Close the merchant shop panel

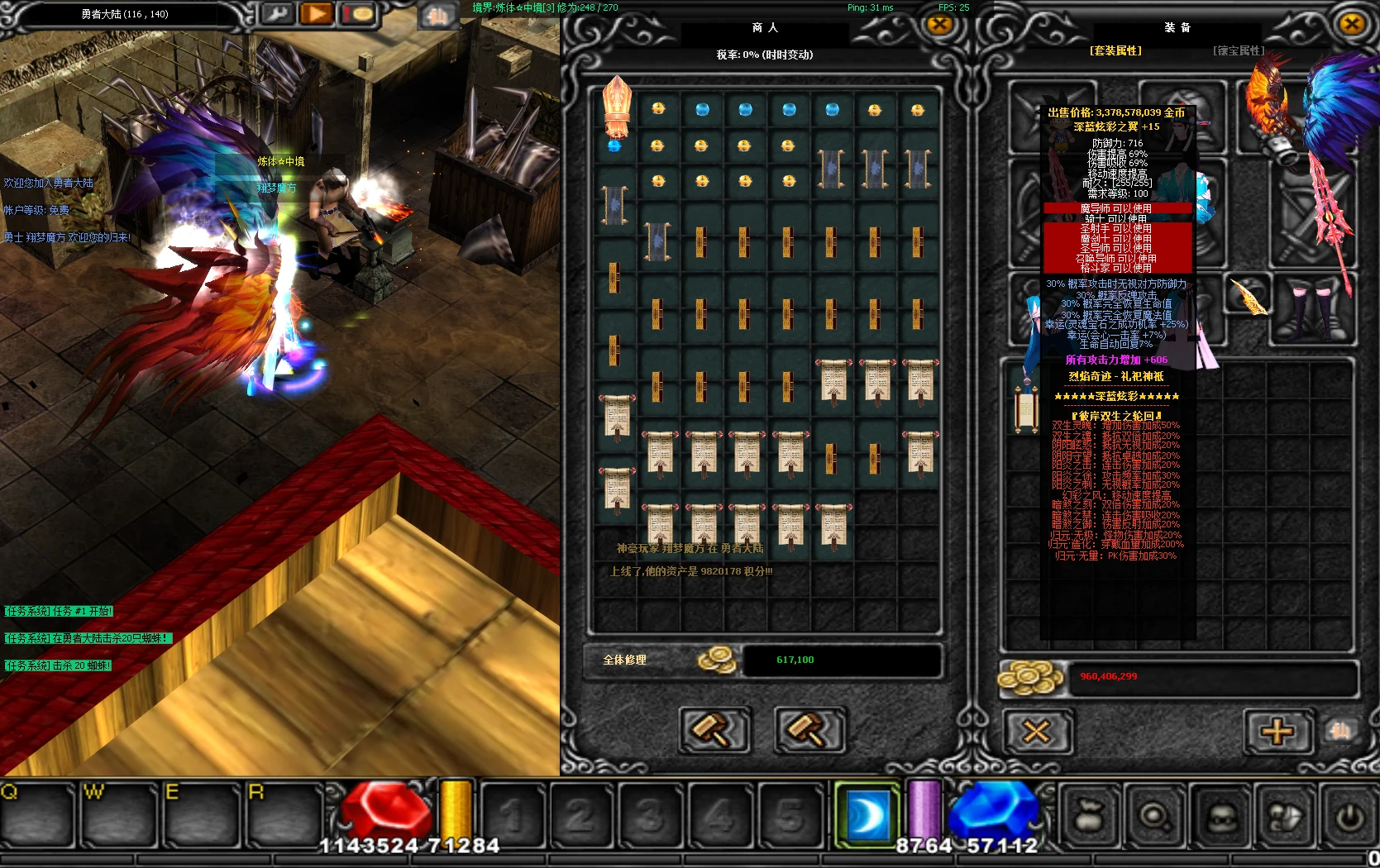(939, 25)
